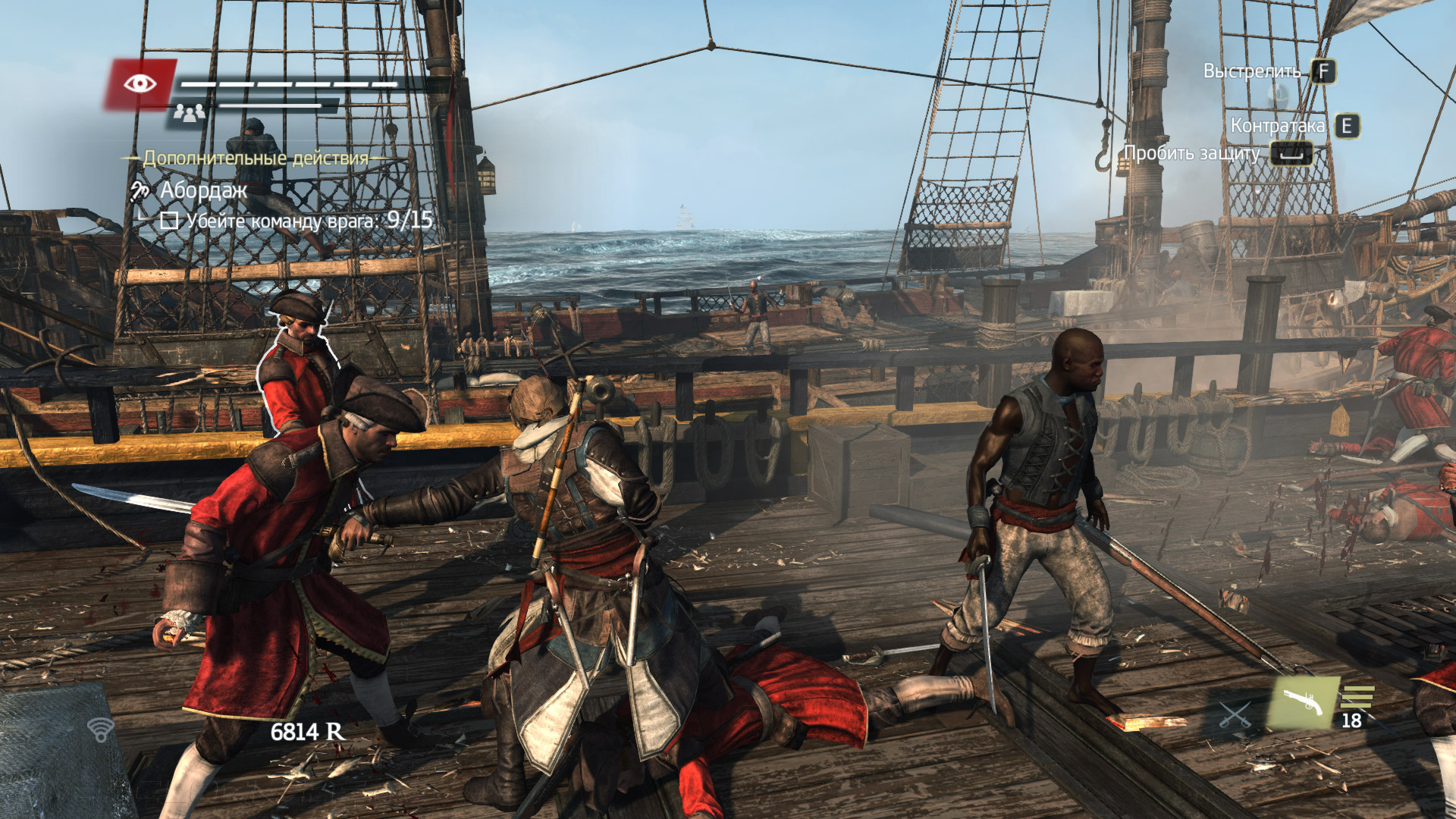Click the connection signal icon
The width and height of the screenshot is (1456, 819).
(x=100, y=730)
